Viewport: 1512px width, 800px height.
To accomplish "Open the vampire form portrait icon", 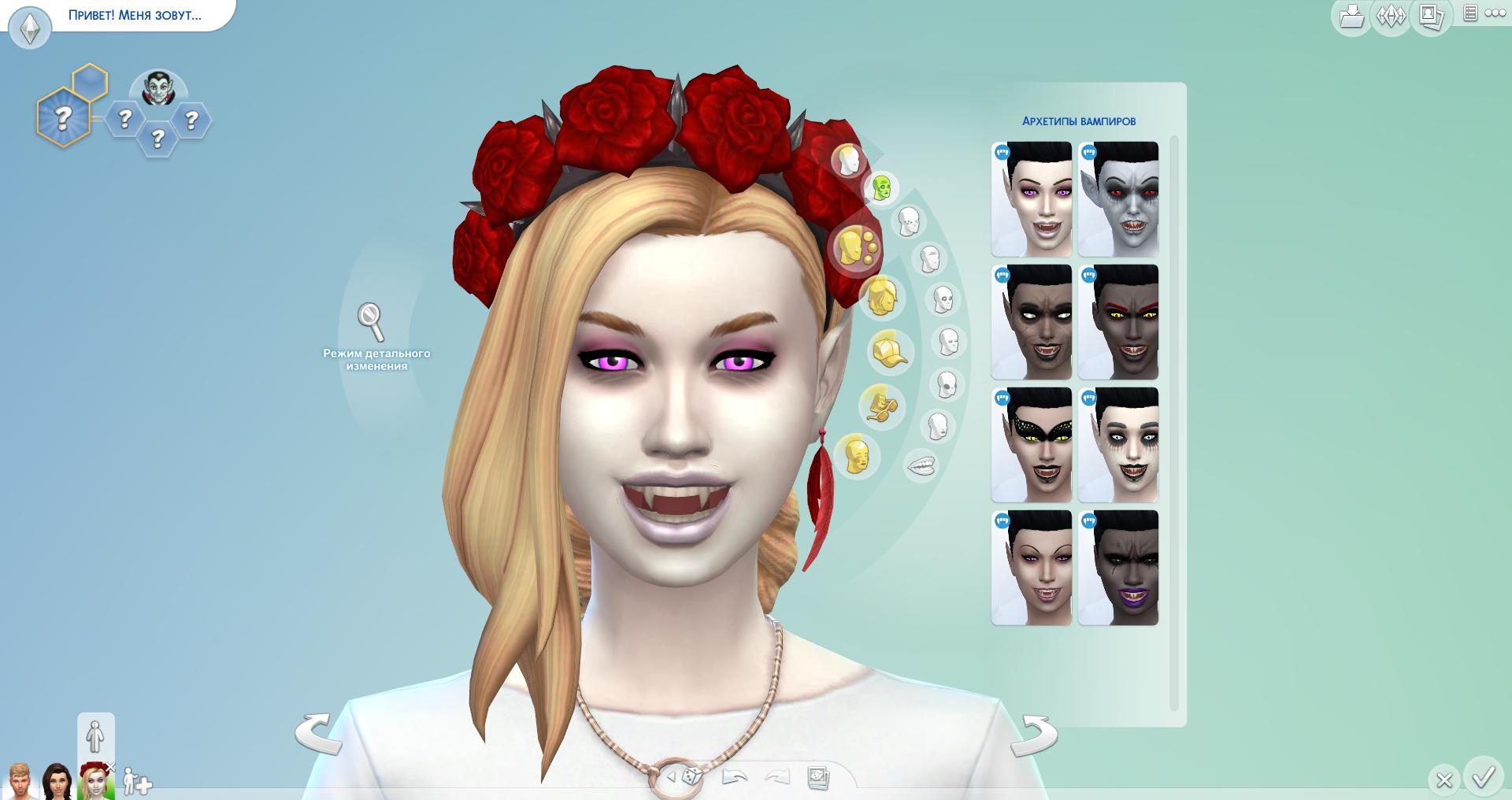I will point(157,89).
